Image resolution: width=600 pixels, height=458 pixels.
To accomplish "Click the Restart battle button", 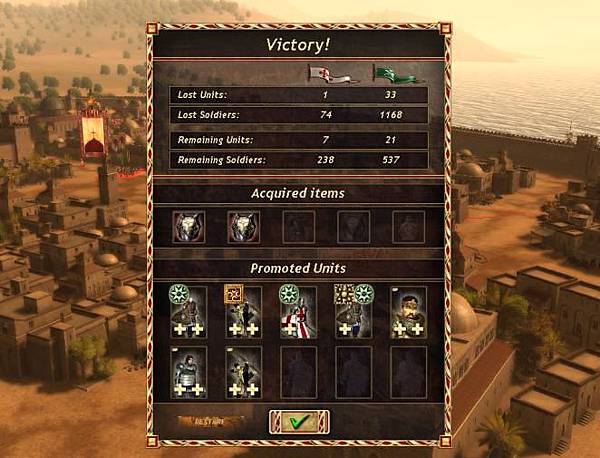I will [204, 422].
